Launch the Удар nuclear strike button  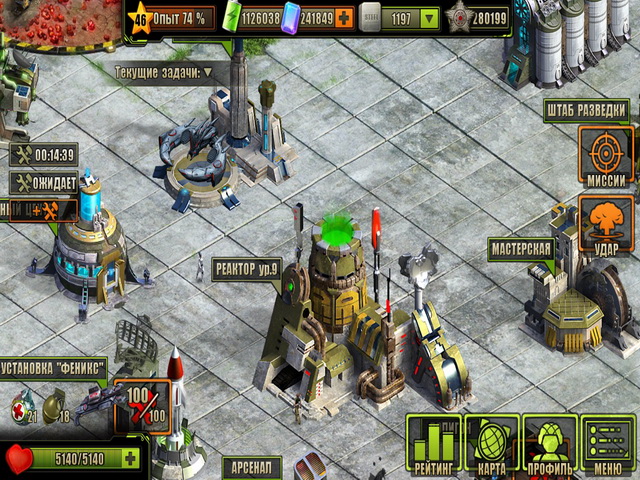606,225
